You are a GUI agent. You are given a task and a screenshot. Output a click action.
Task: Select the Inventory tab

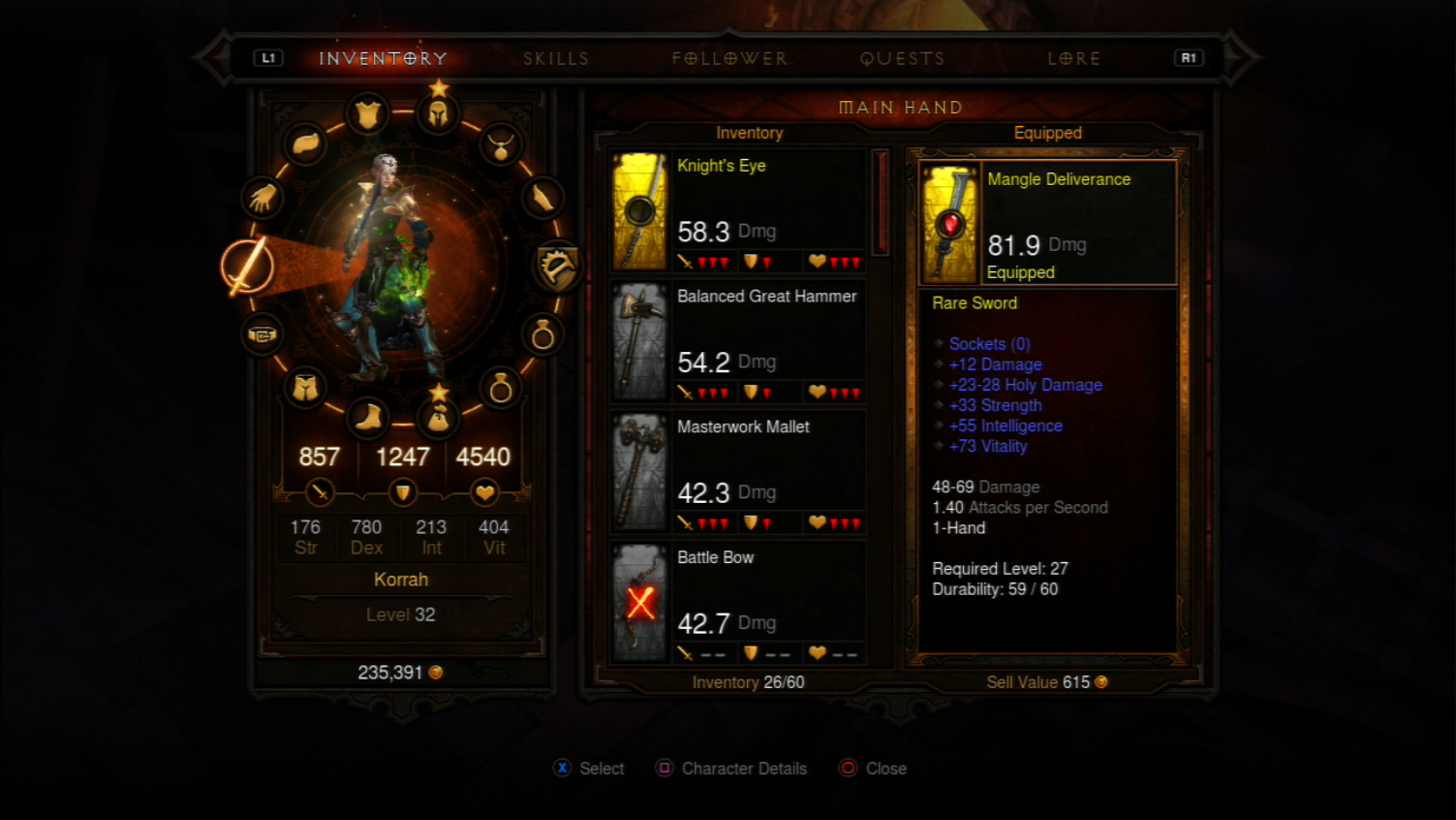[383, 59]
